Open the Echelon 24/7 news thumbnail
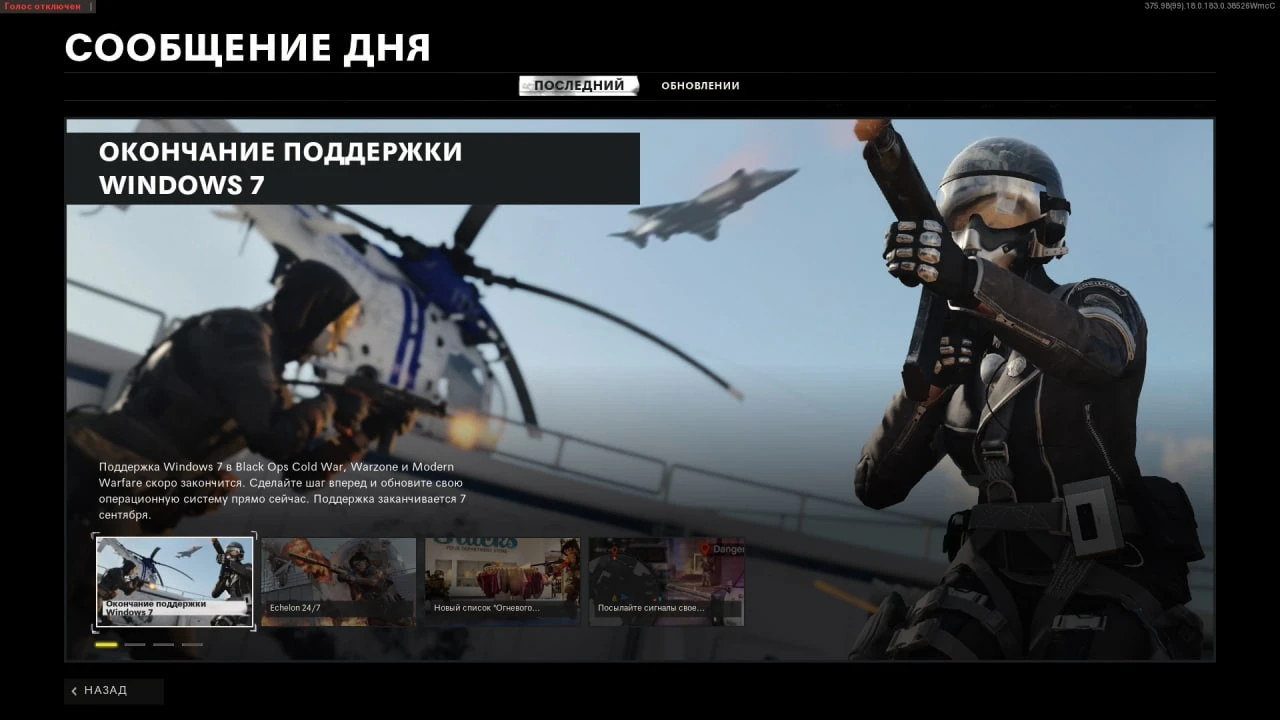 (x=338, y=581)
